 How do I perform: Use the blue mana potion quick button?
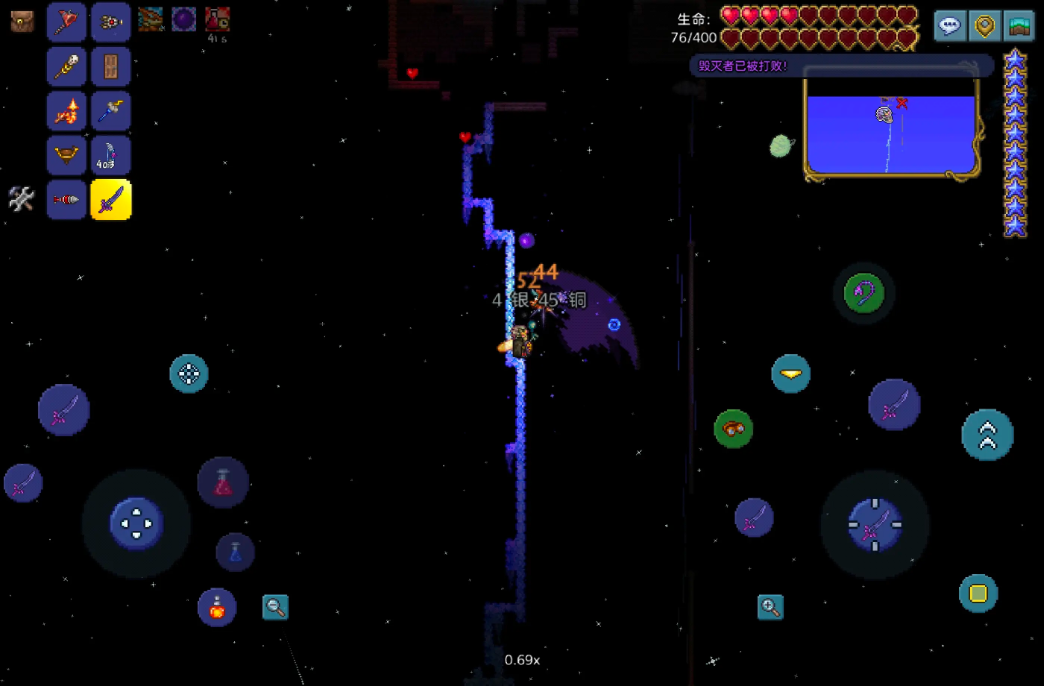(x=235, y=551)
